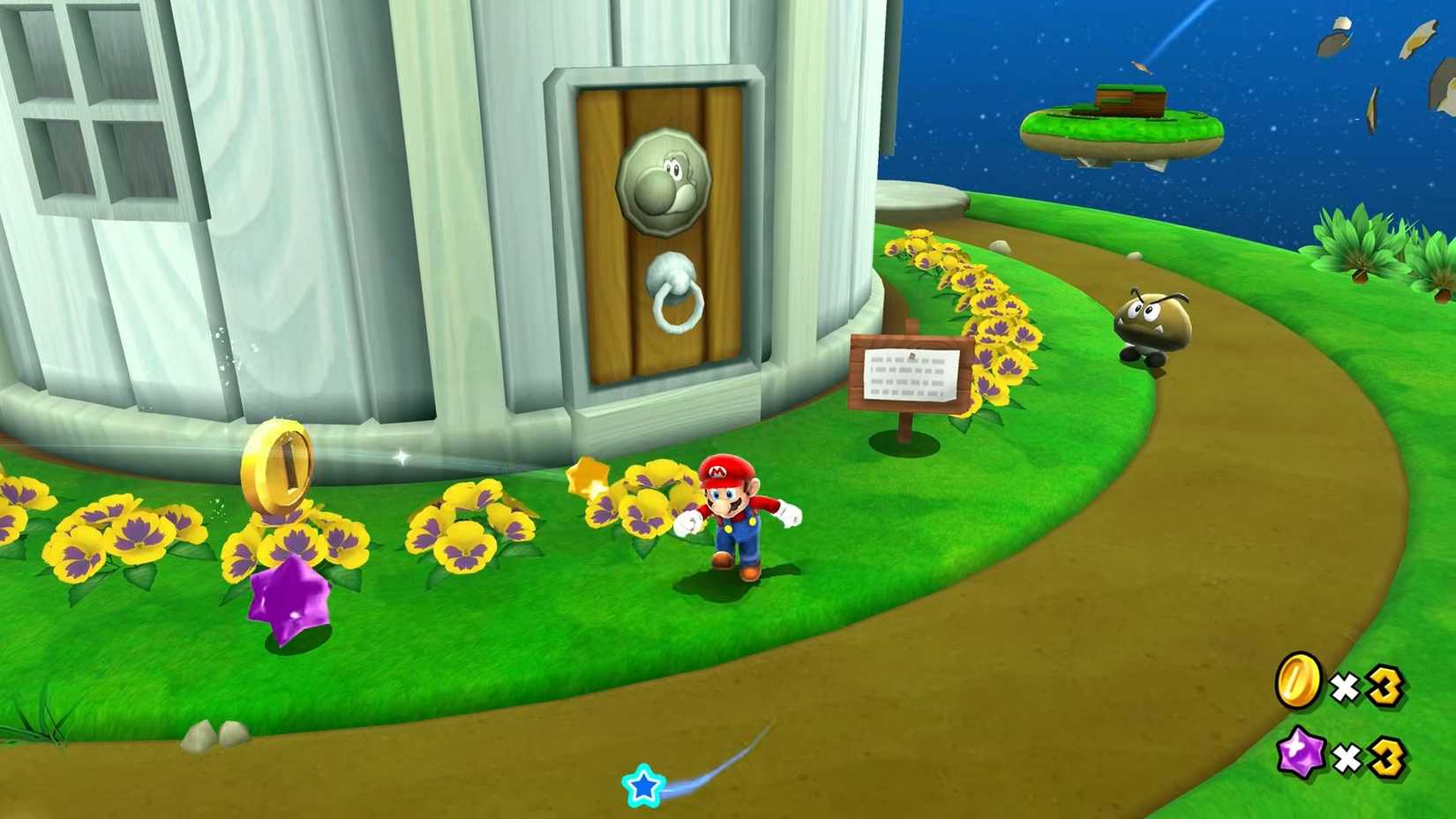Click the purple star bit on the grass
This screenshot has width=1456, height=819.
click(291, 598)
